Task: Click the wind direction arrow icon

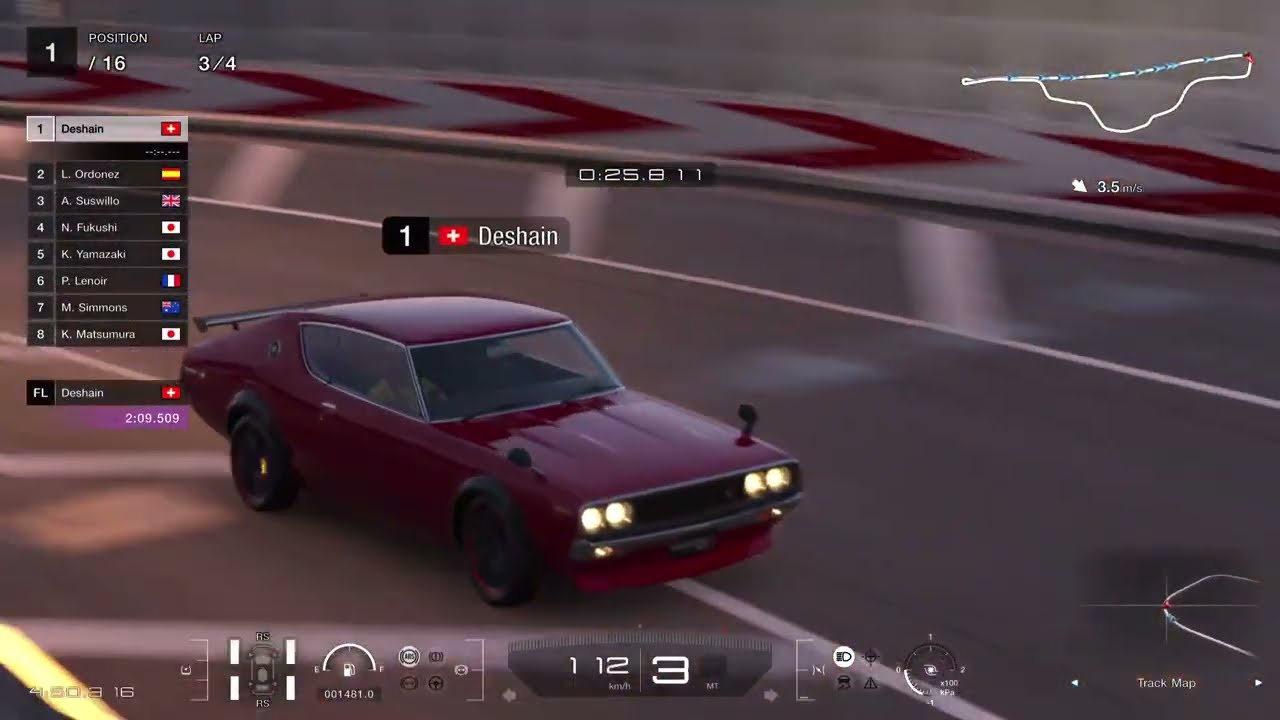Action: (1079, 184)
